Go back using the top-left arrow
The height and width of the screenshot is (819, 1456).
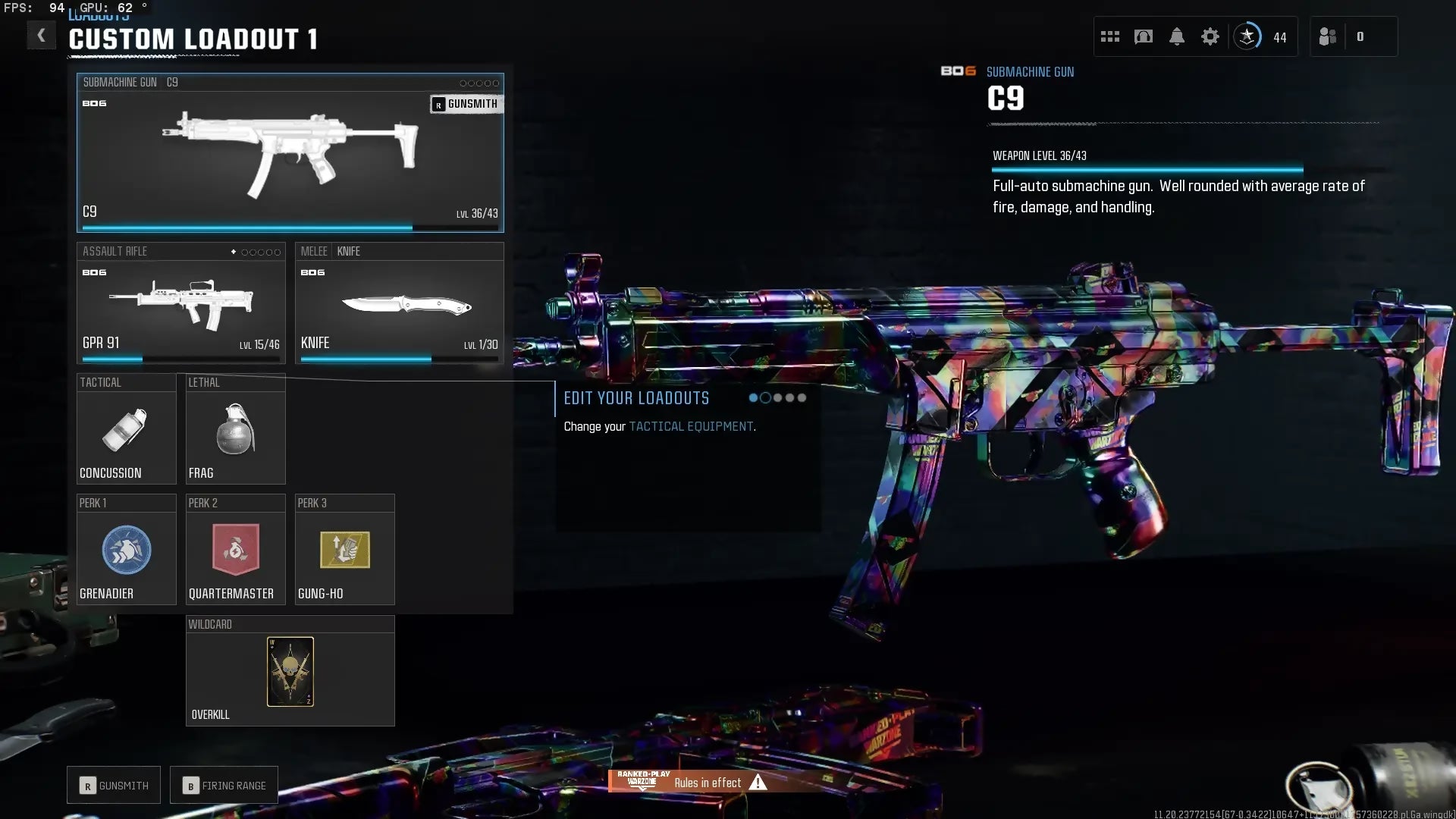[41, 36]
